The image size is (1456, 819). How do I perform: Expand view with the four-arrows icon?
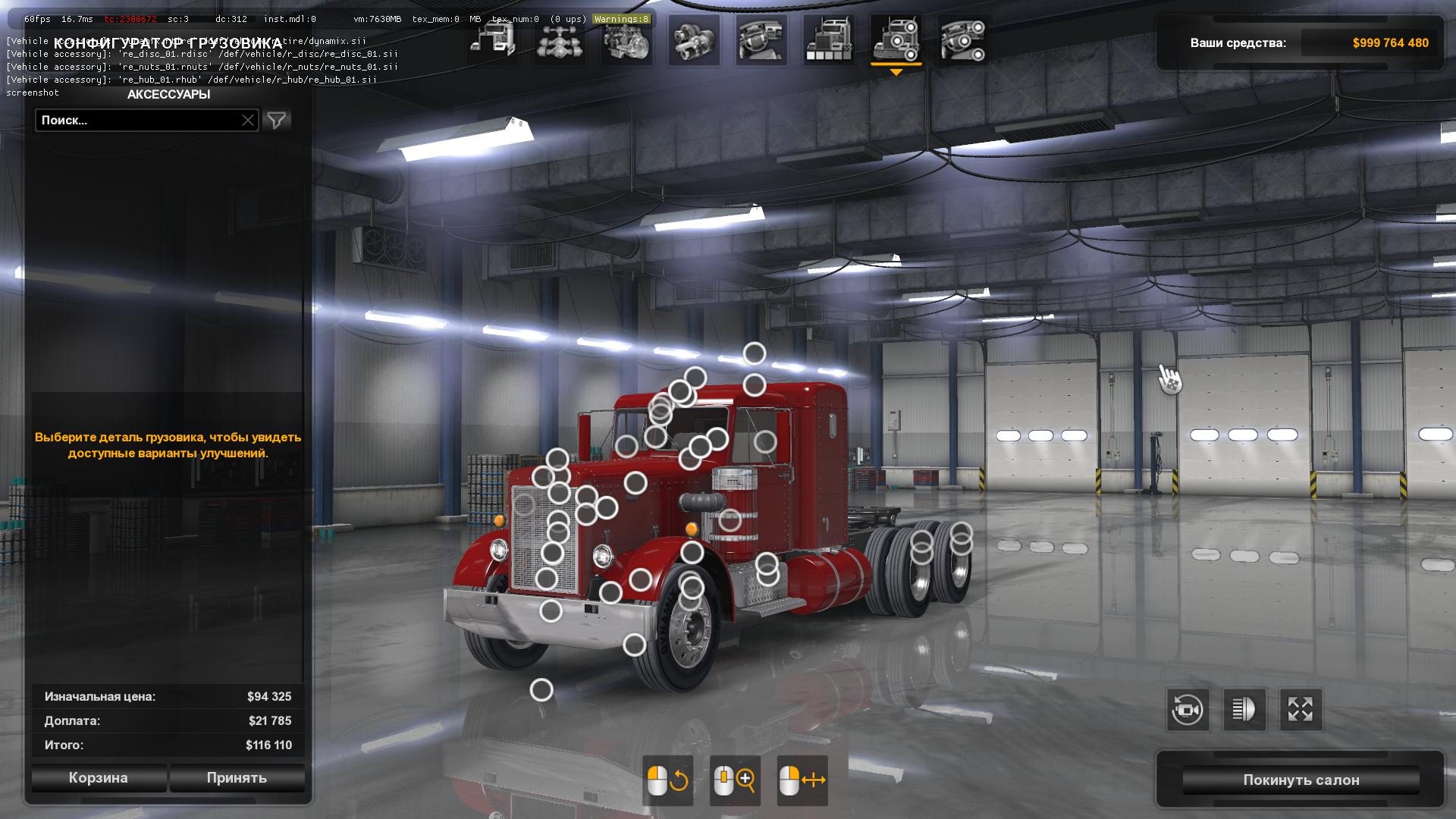pos(1301,711)
